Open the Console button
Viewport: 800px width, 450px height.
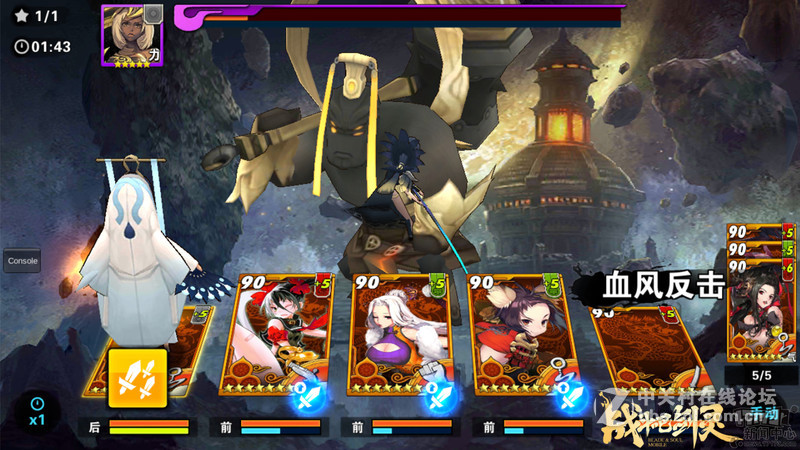22,261
